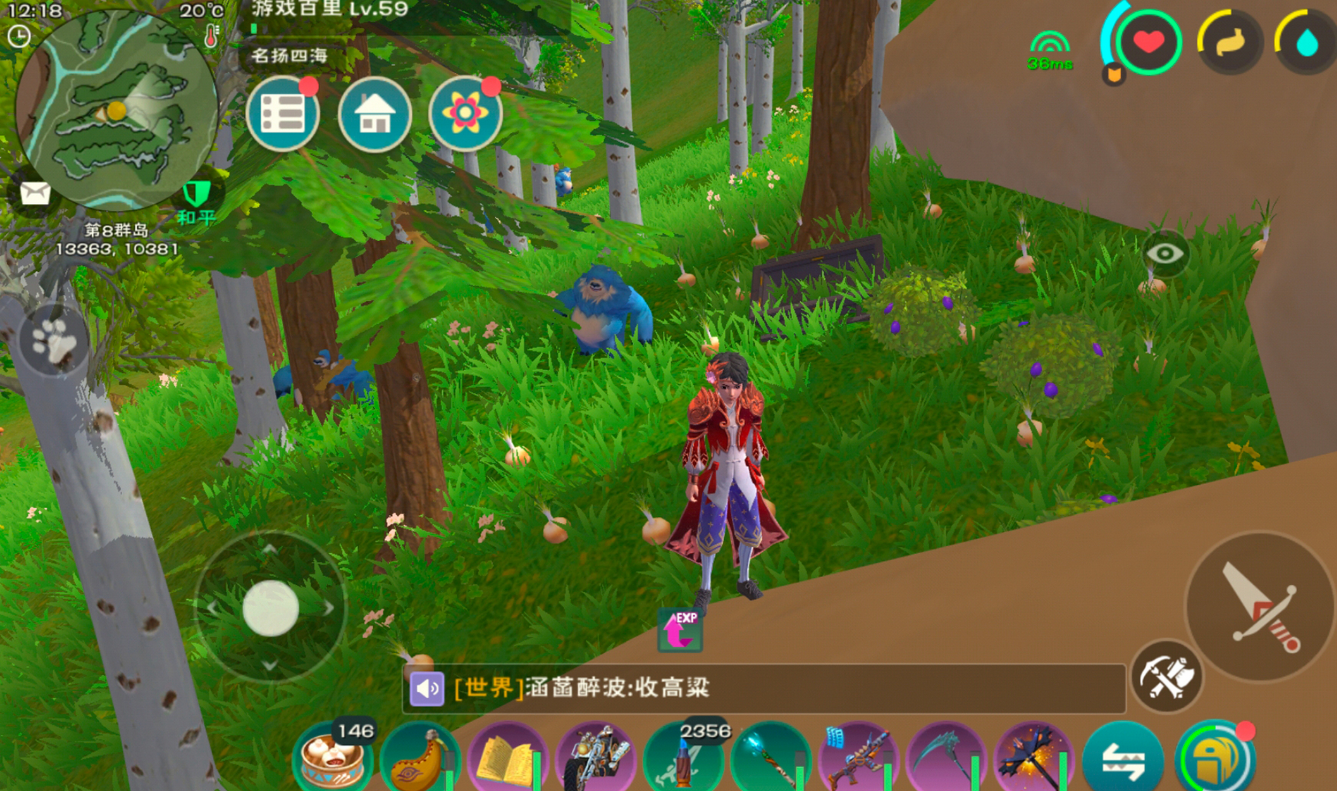1337x791 pixels.
Task: Select the yellow open book slot
Action: pos(507,761)
